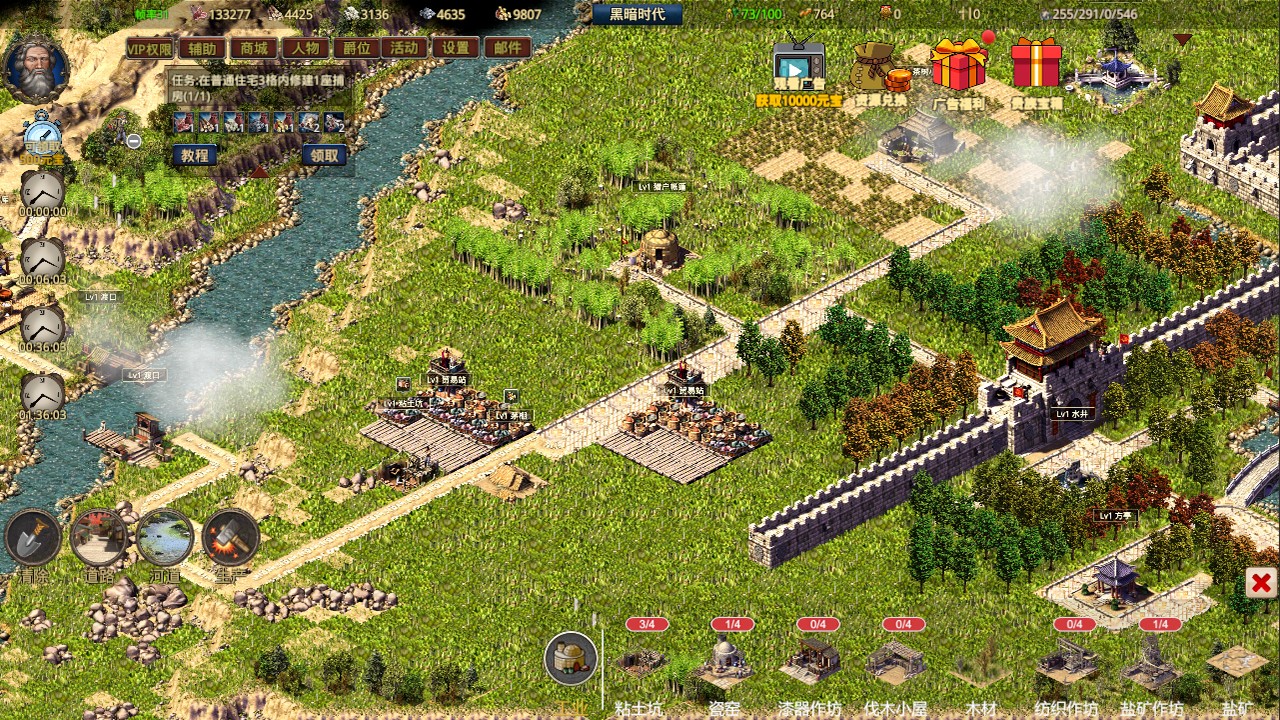This screenshot has height=720, width=1280.
Task: Select the 道路 road-building tool
Action: (99, 538)
